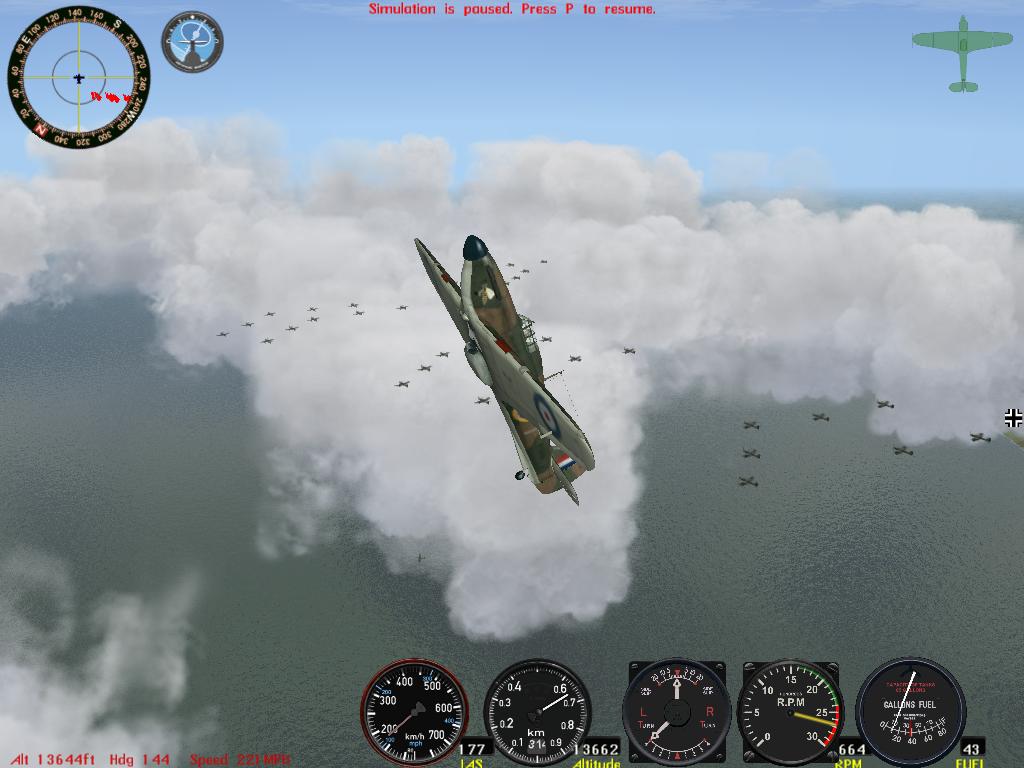Select the iron cross enemy marker

[1013, 417]
